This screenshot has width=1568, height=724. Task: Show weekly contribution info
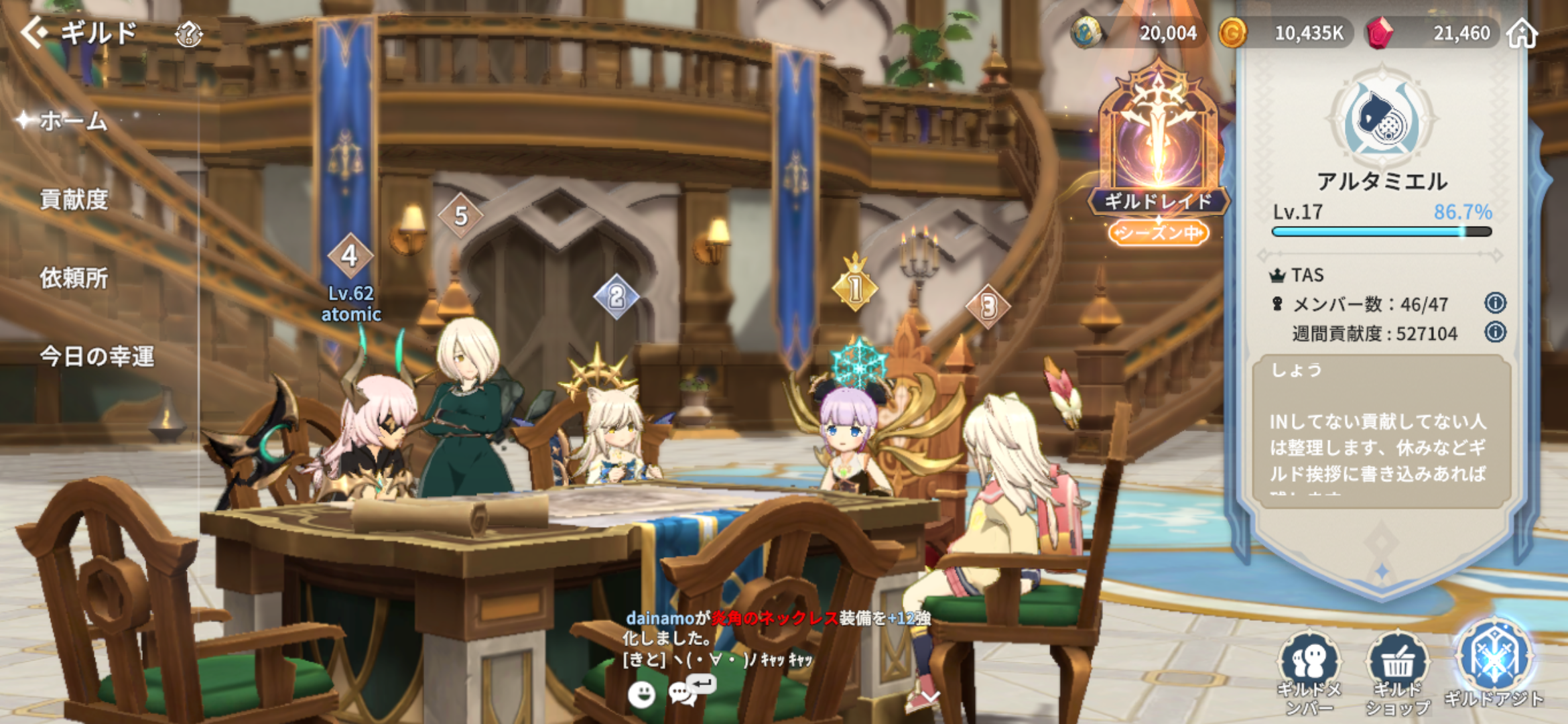pyautogui.click(x=1495, y=332)
